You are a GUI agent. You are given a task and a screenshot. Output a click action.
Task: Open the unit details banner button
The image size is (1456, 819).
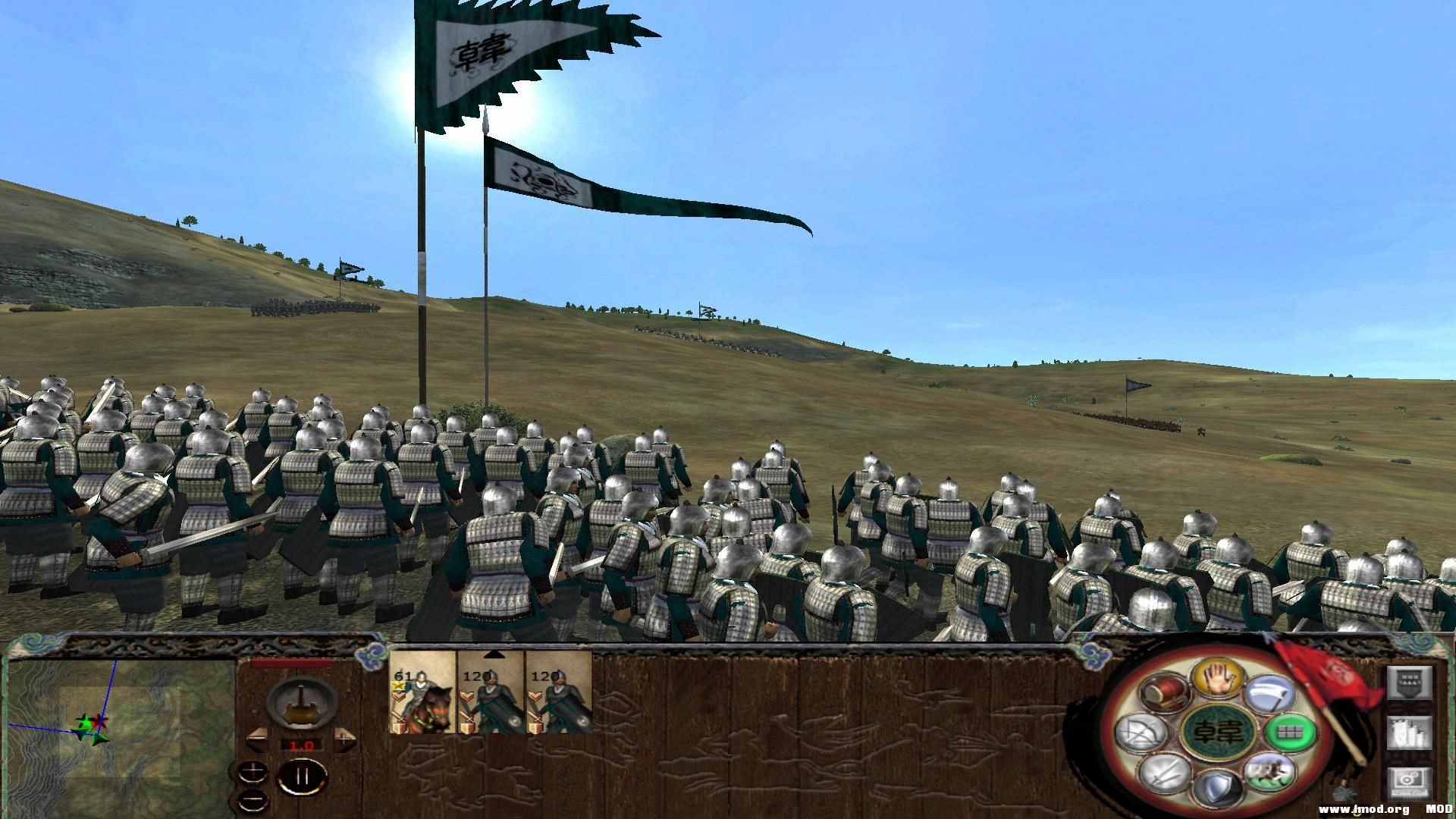tap(1409, 683)
